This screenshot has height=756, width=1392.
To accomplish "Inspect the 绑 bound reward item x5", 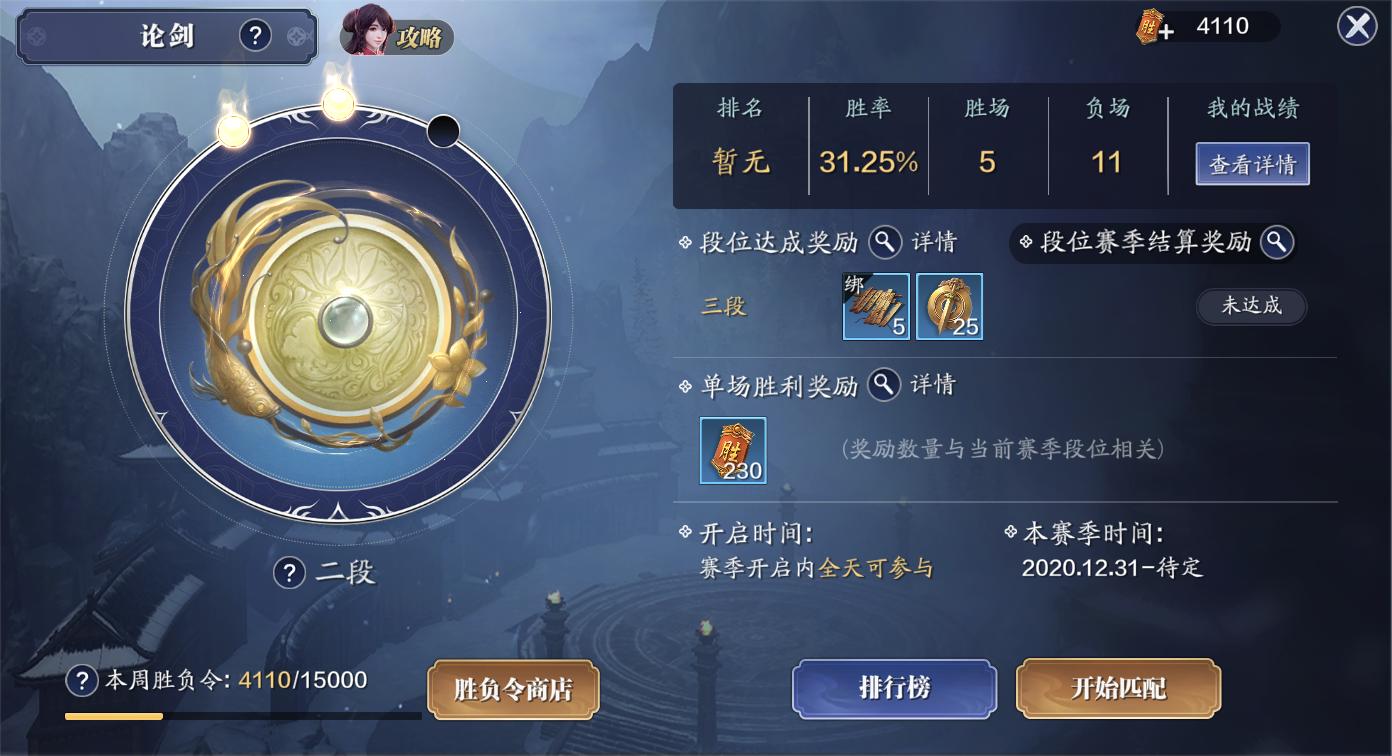I will tap(875, 306).
